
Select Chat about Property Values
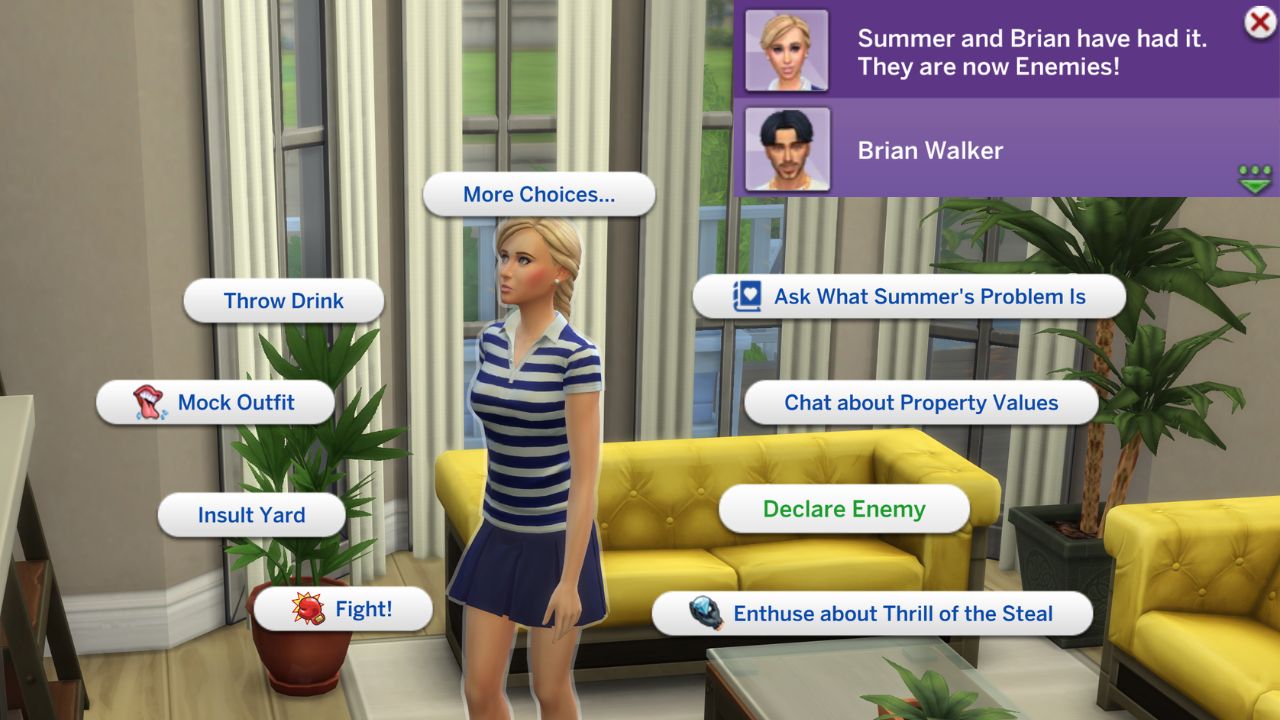click(922, 402)
